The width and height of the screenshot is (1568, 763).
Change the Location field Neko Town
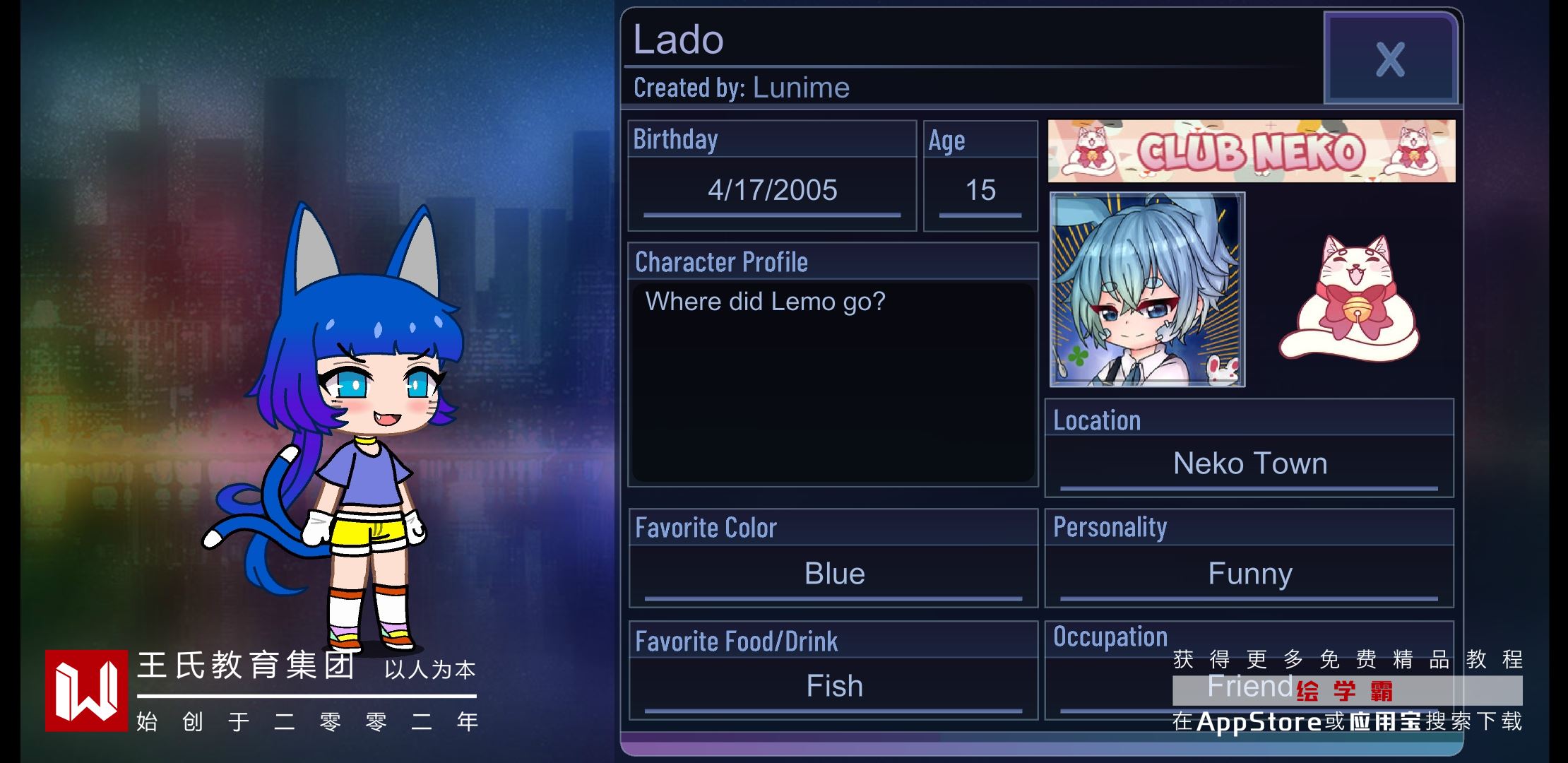[1249, 464]
